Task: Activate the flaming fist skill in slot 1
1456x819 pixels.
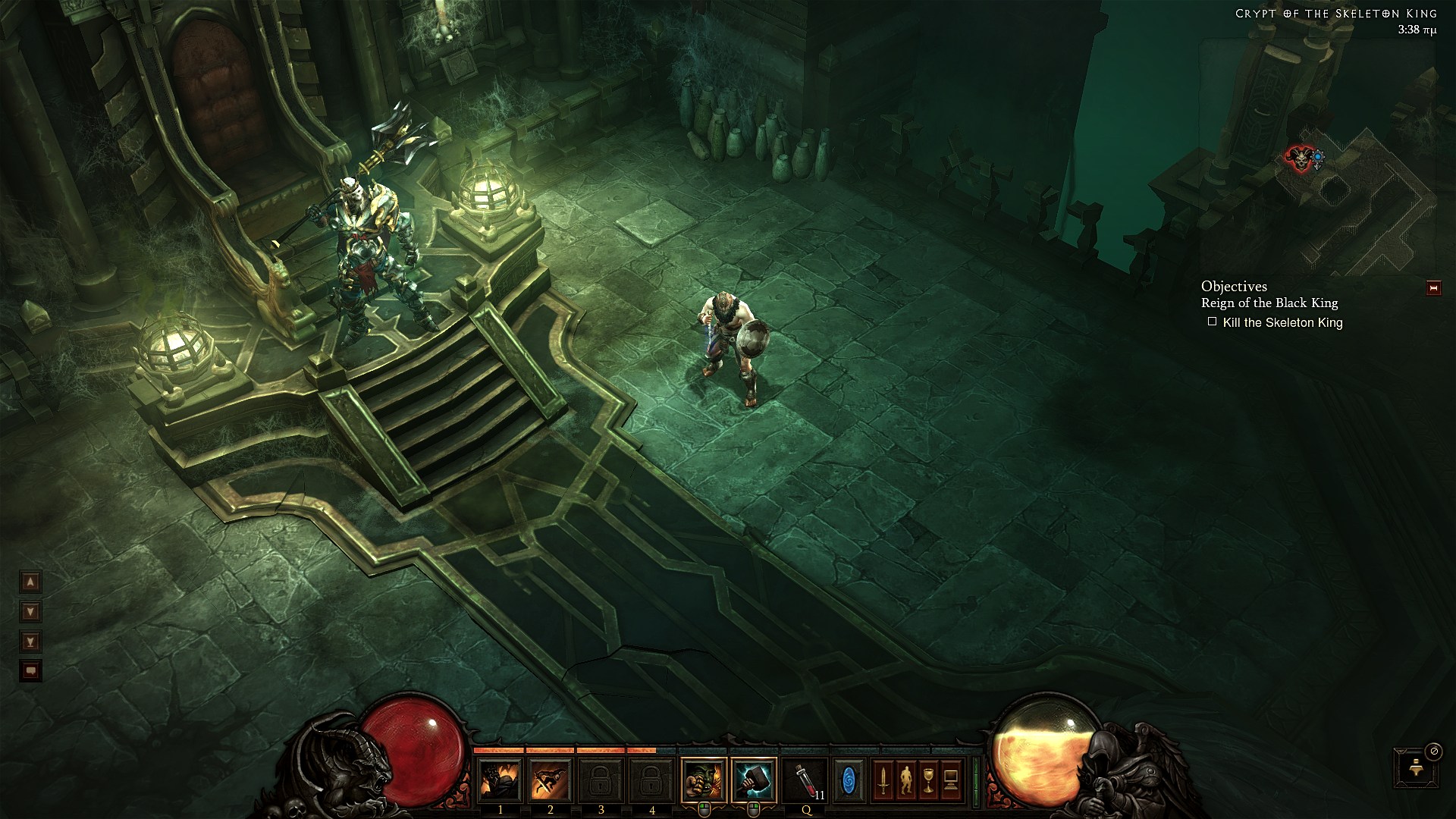Action: click(500, 780)
